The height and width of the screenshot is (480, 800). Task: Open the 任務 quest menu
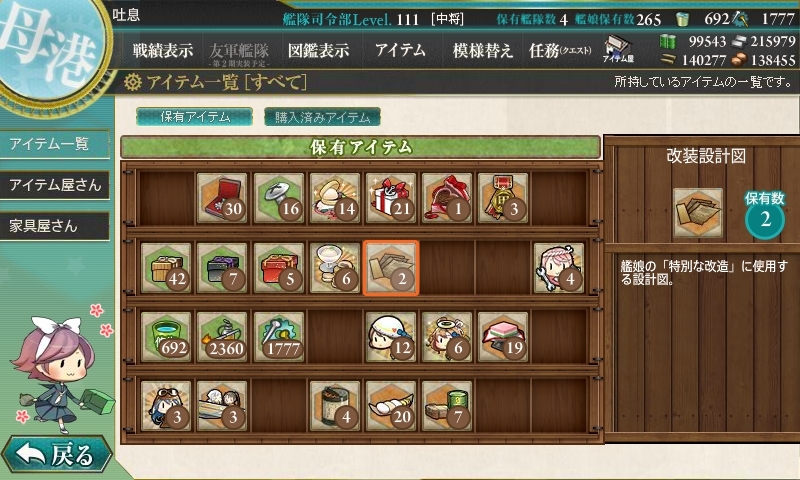[560, 51]
